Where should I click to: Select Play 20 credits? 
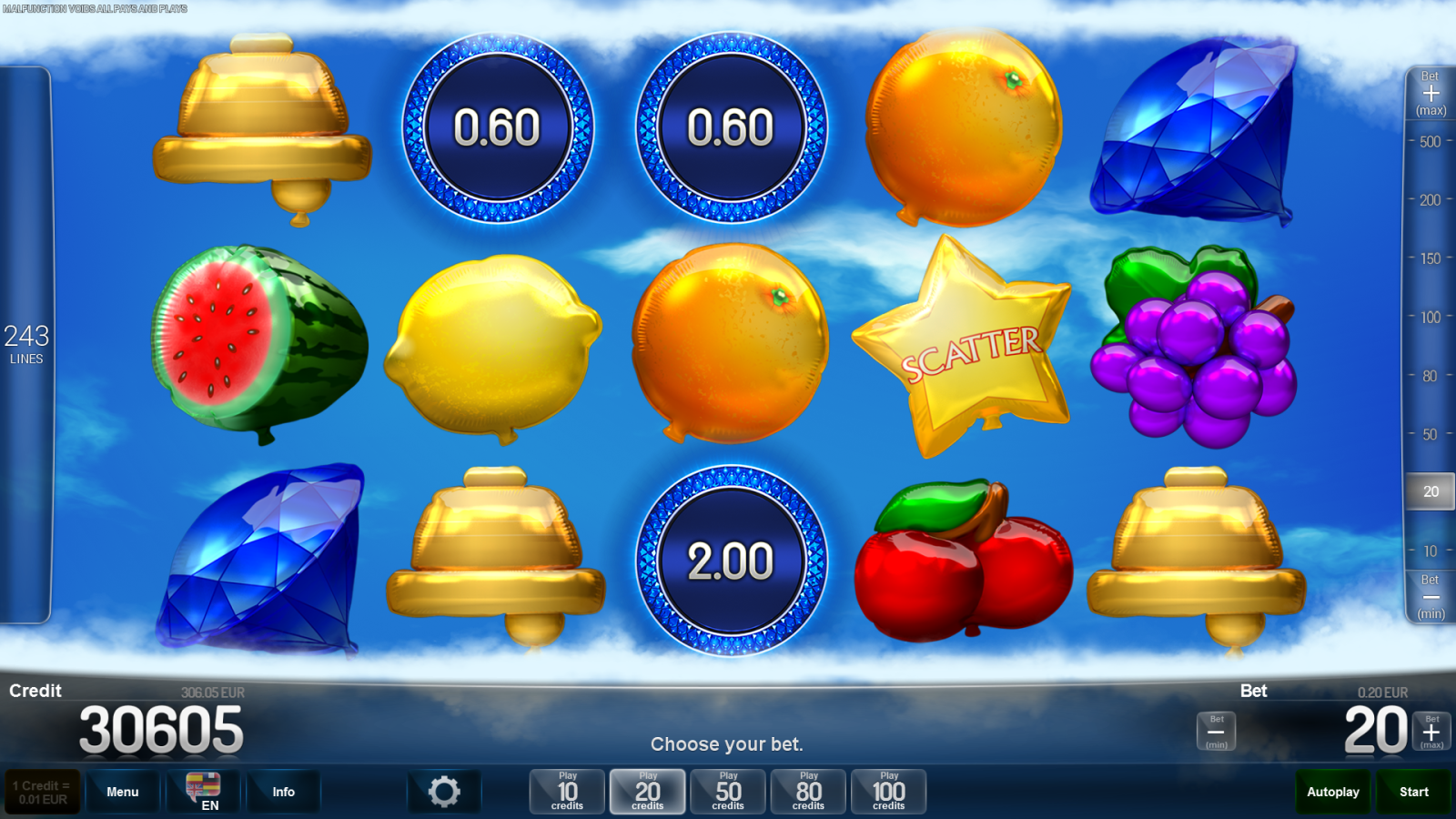647,792
